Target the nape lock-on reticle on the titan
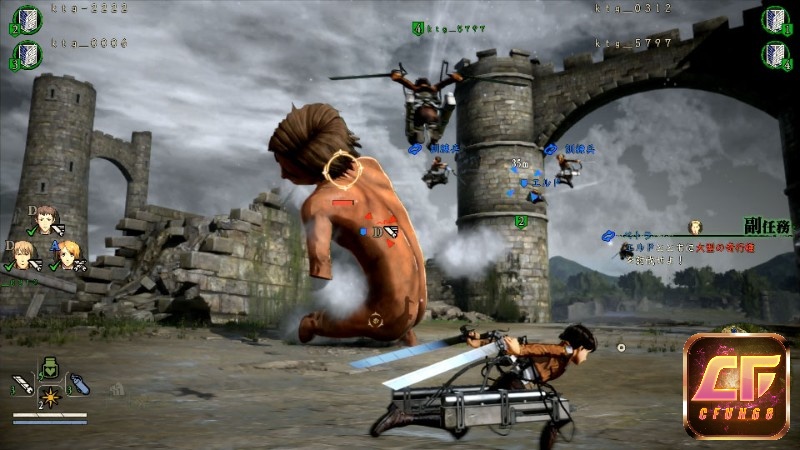 pyautogui.click(x=342, y=168)
